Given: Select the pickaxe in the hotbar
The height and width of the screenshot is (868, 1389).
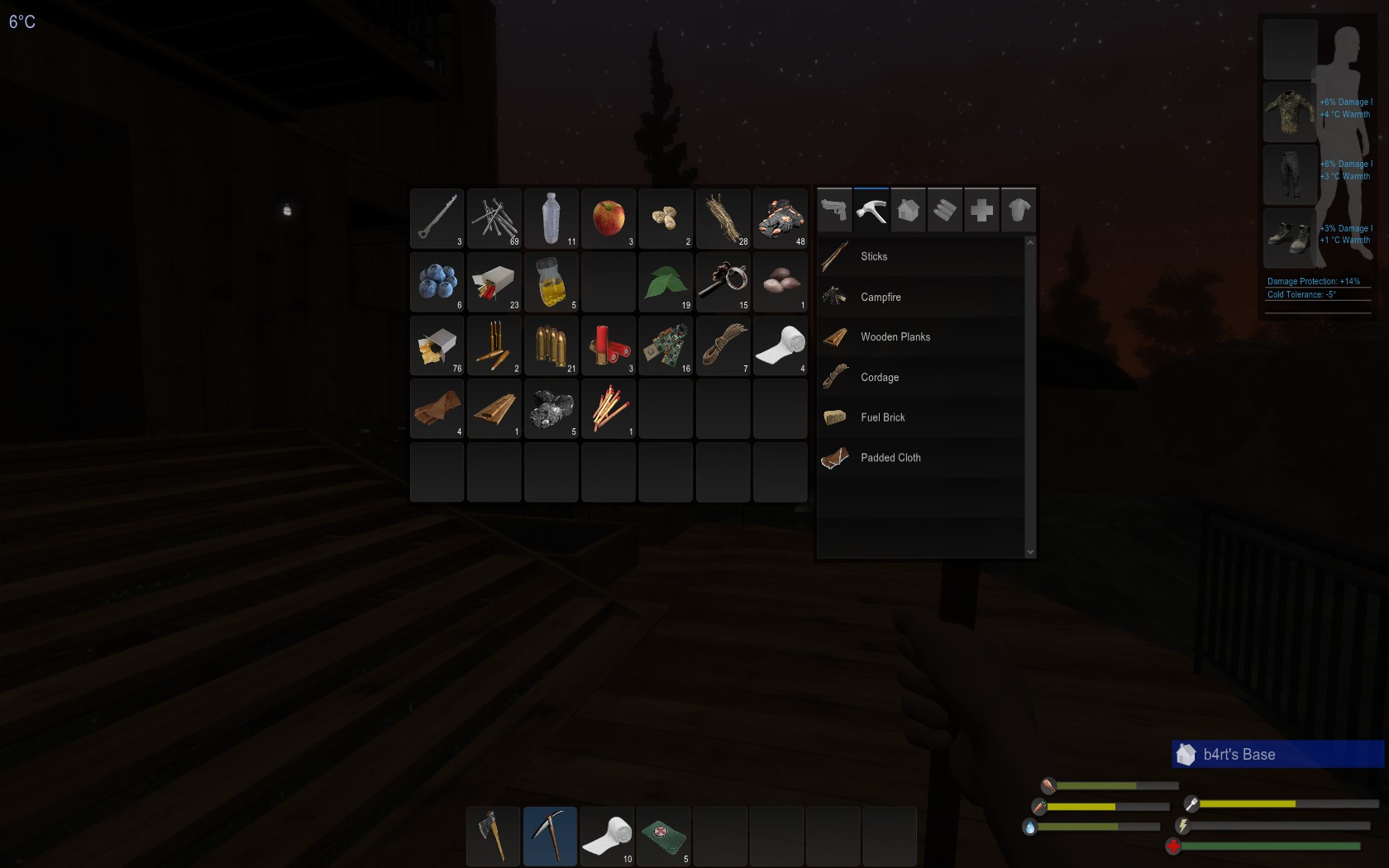Looking at the screenshot, I should (x=550, y=837).
